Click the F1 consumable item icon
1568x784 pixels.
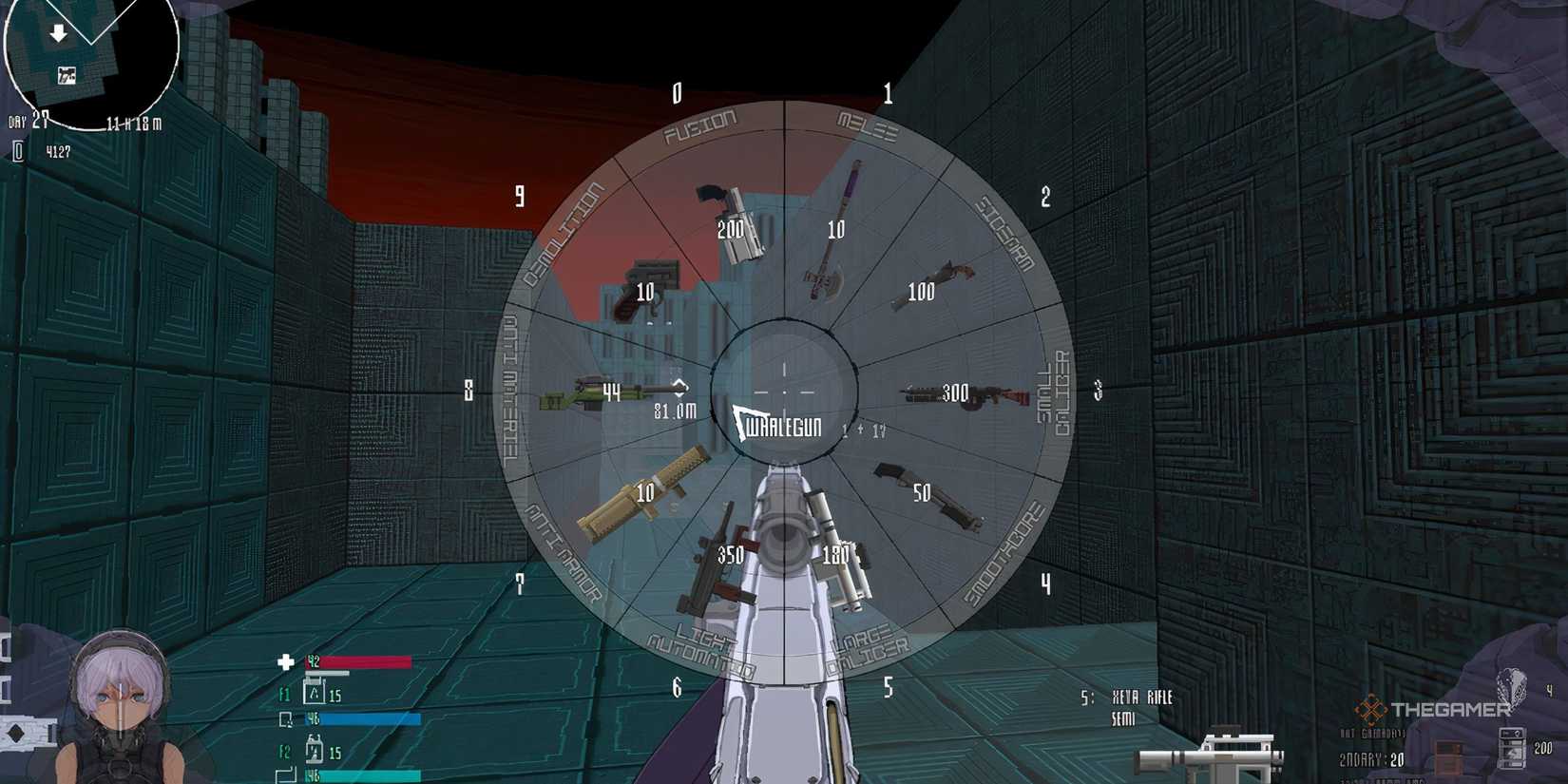coord(314,694)
